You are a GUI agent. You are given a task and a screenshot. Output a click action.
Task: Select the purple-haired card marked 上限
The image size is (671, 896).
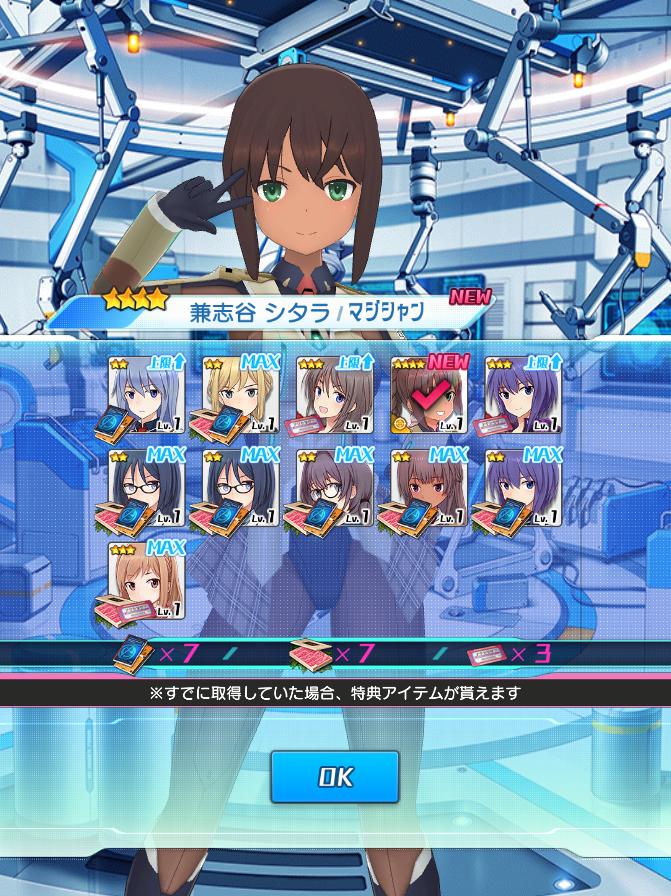click(x=522, y=395)
